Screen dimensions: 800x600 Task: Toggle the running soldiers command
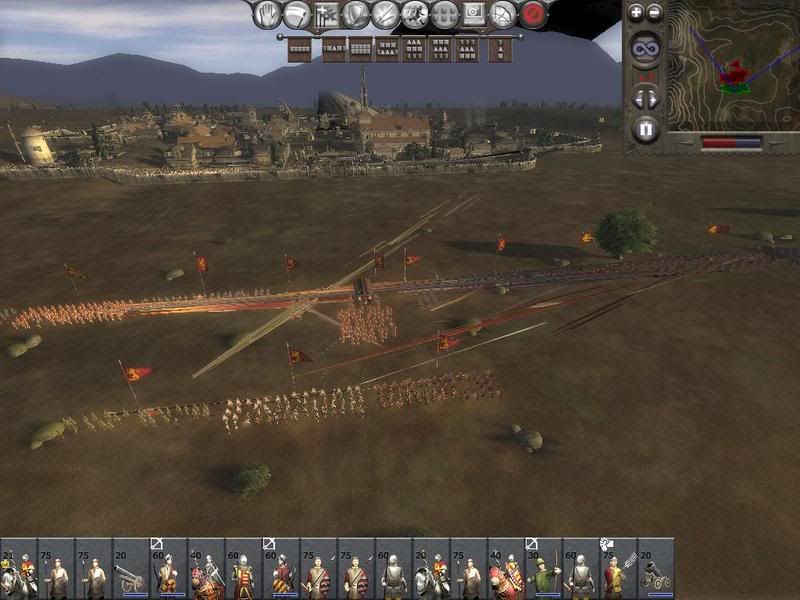tap(415, 15)
